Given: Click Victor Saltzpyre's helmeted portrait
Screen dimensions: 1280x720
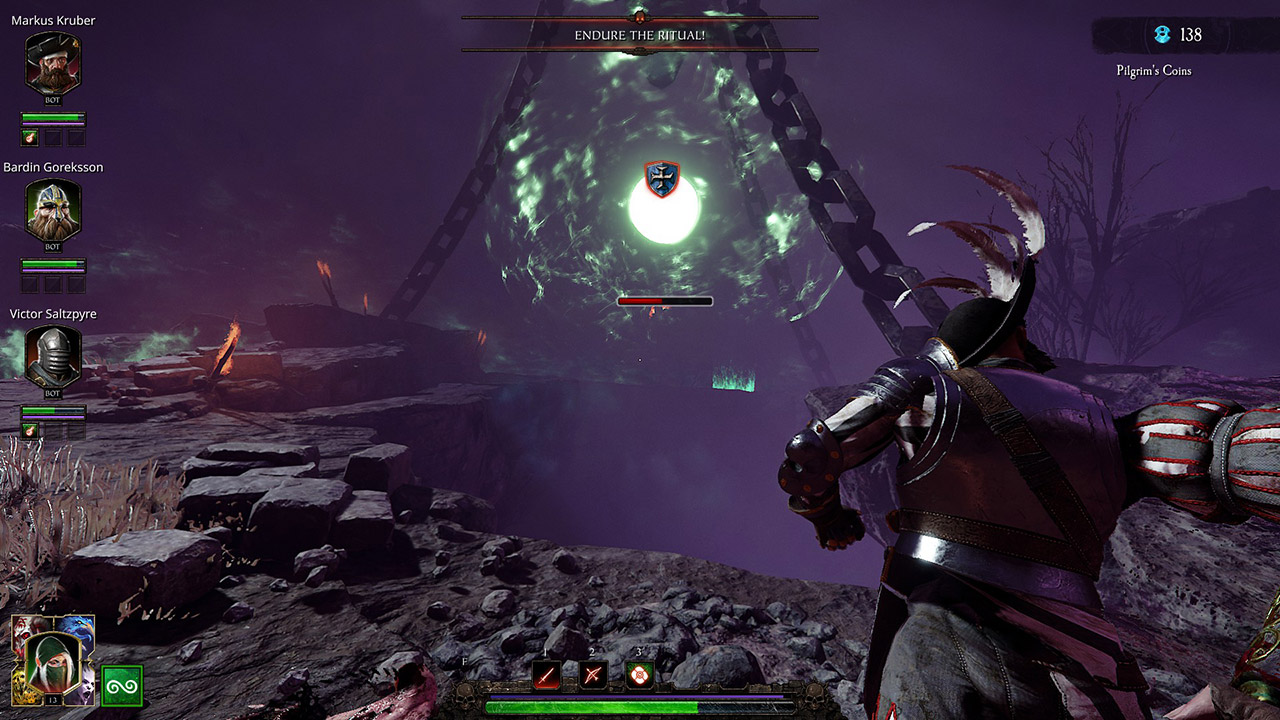Looking at the screenshot, I should click(x=53, y=357).
